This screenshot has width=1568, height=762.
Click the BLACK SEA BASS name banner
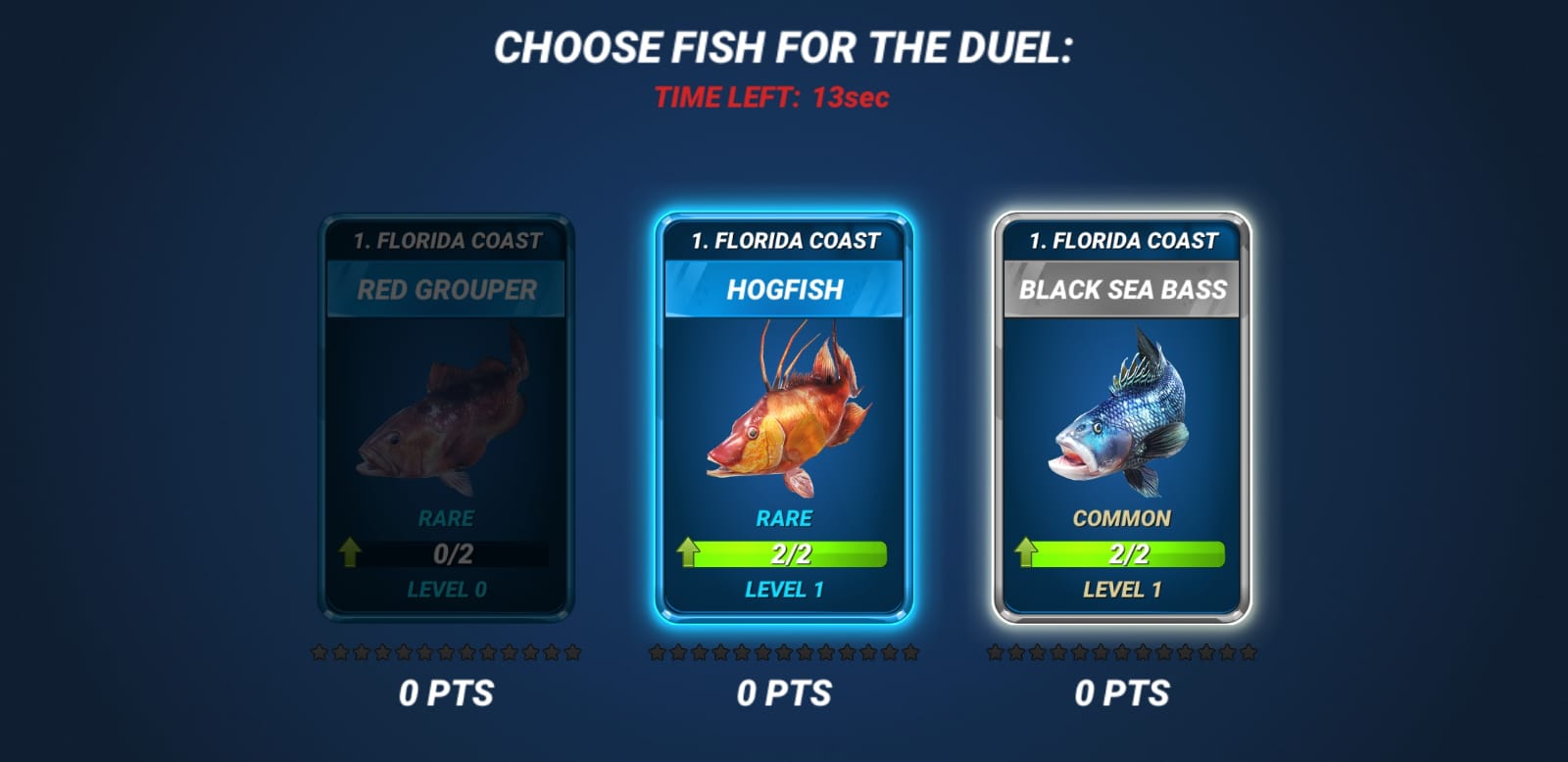pos(1123,289)
